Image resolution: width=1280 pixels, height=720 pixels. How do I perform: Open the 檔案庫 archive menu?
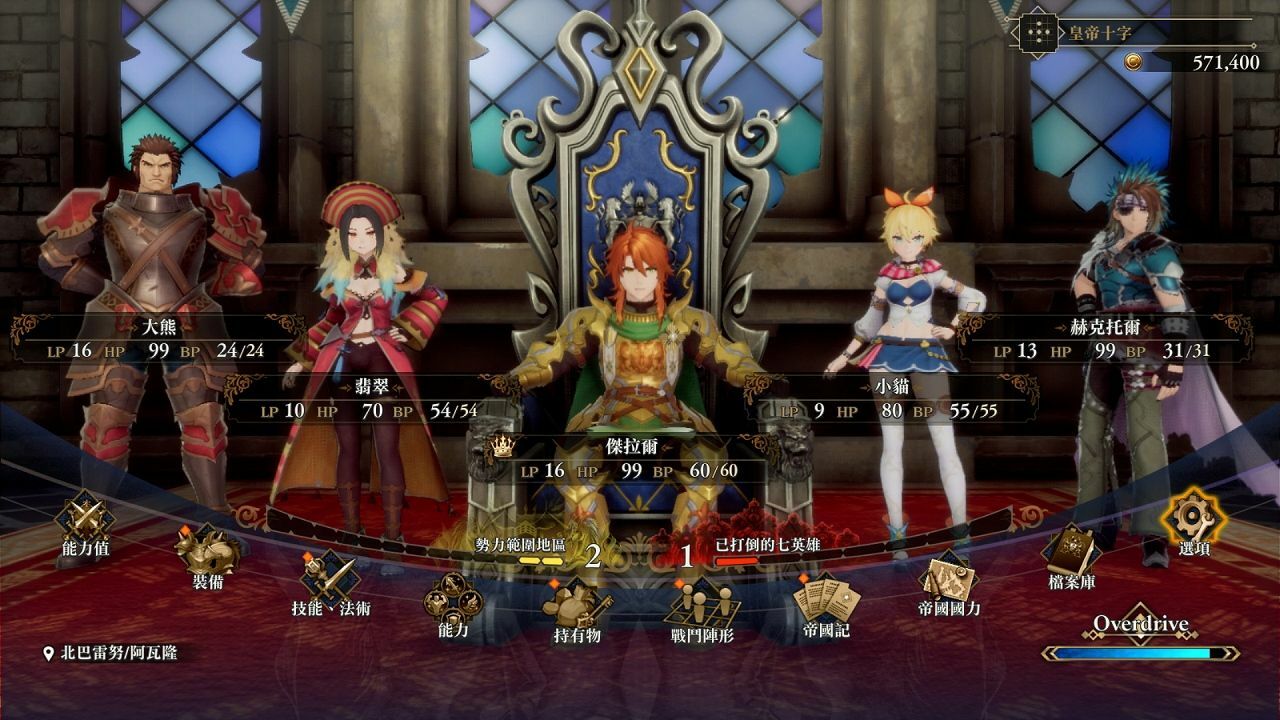tap(1071, 554)
